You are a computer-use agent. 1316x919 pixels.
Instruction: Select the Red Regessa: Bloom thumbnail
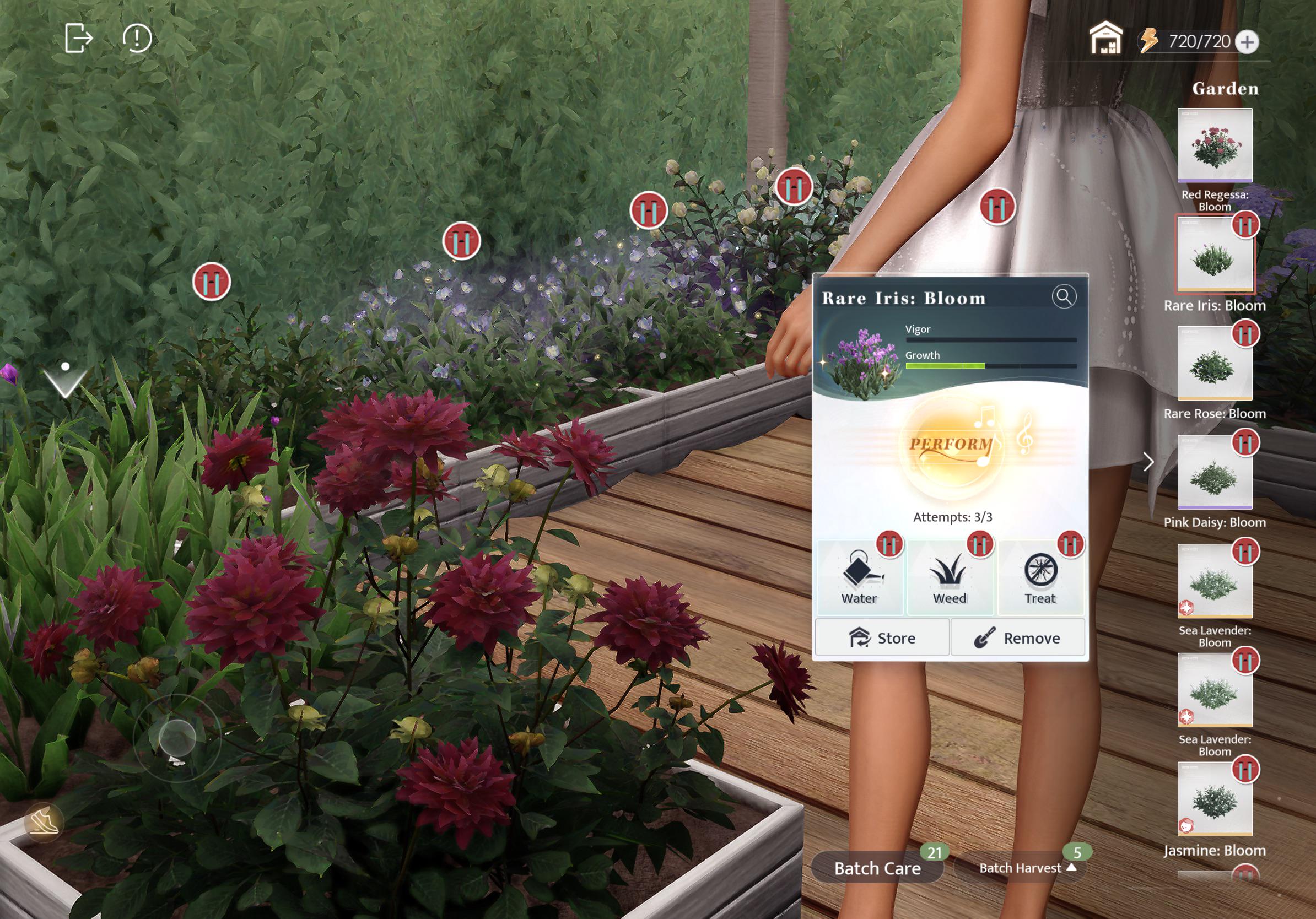[x=1215, y=145]
